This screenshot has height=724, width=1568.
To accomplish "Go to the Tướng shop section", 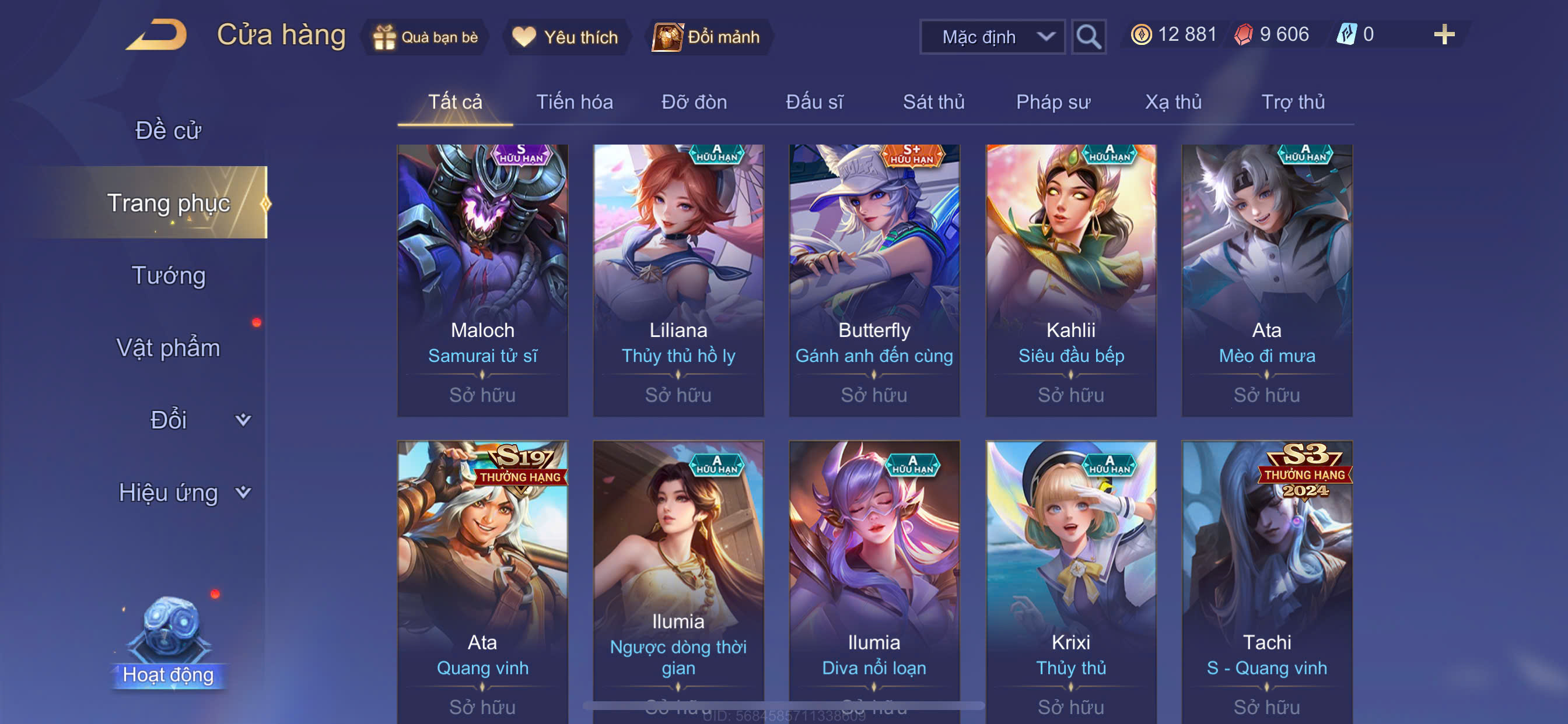I will (169, 275).
